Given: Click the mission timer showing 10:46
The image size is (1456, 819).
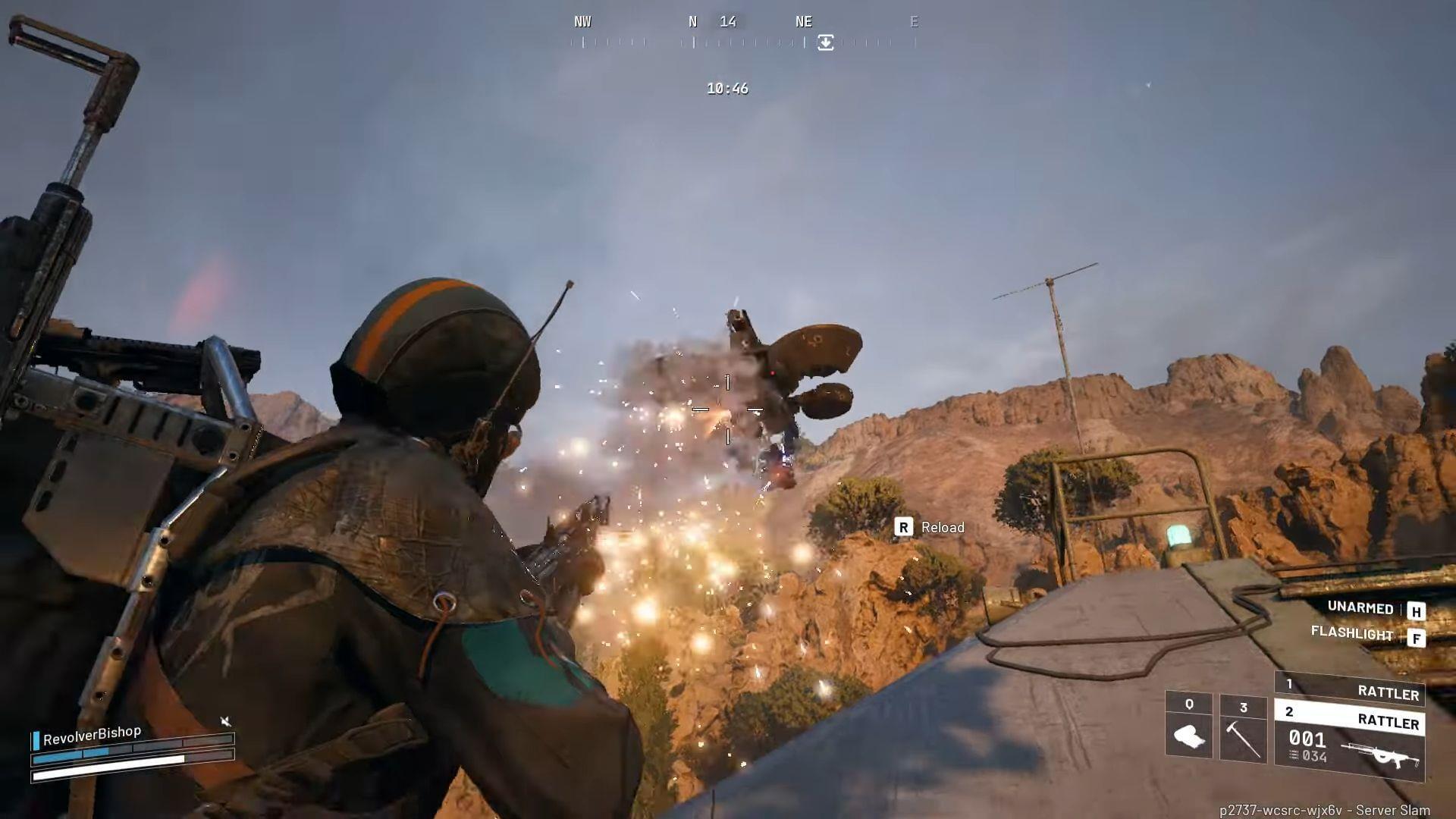Looking at the screenshot, I should 726,88.
